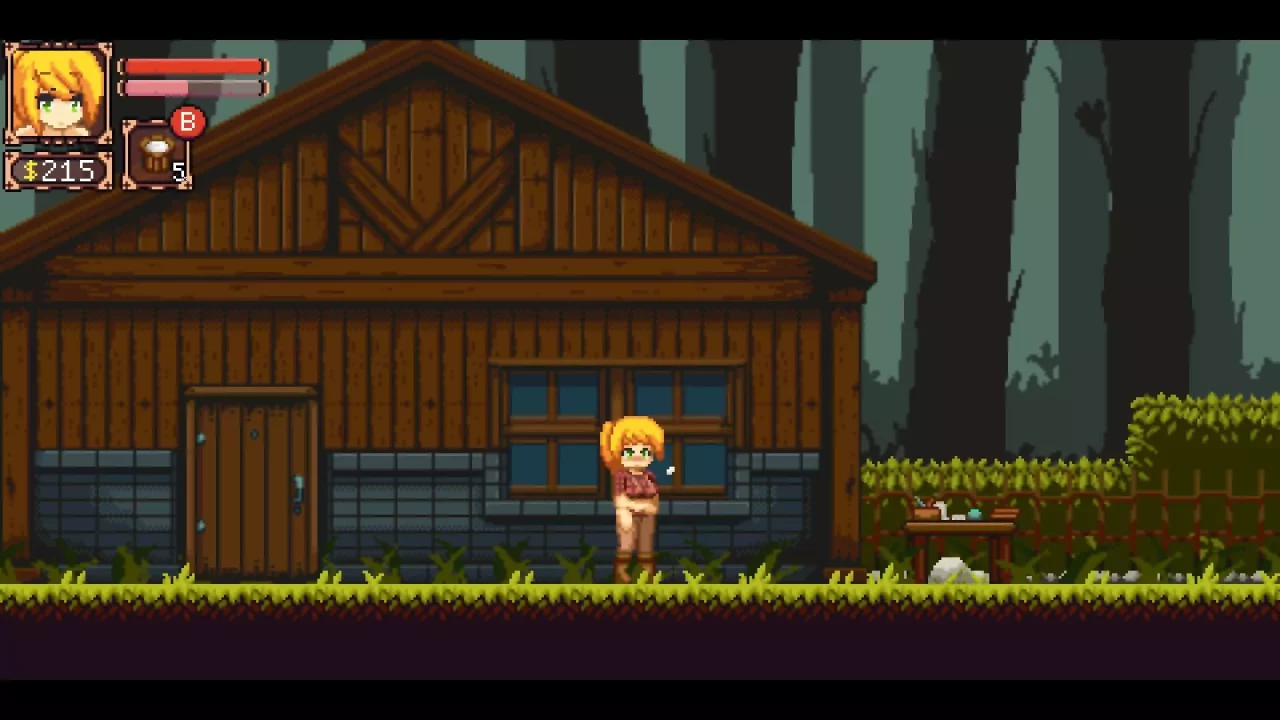Click the triangular roof beam decoration
Viewport: 1280px width, 720px height.
(420, 195)
